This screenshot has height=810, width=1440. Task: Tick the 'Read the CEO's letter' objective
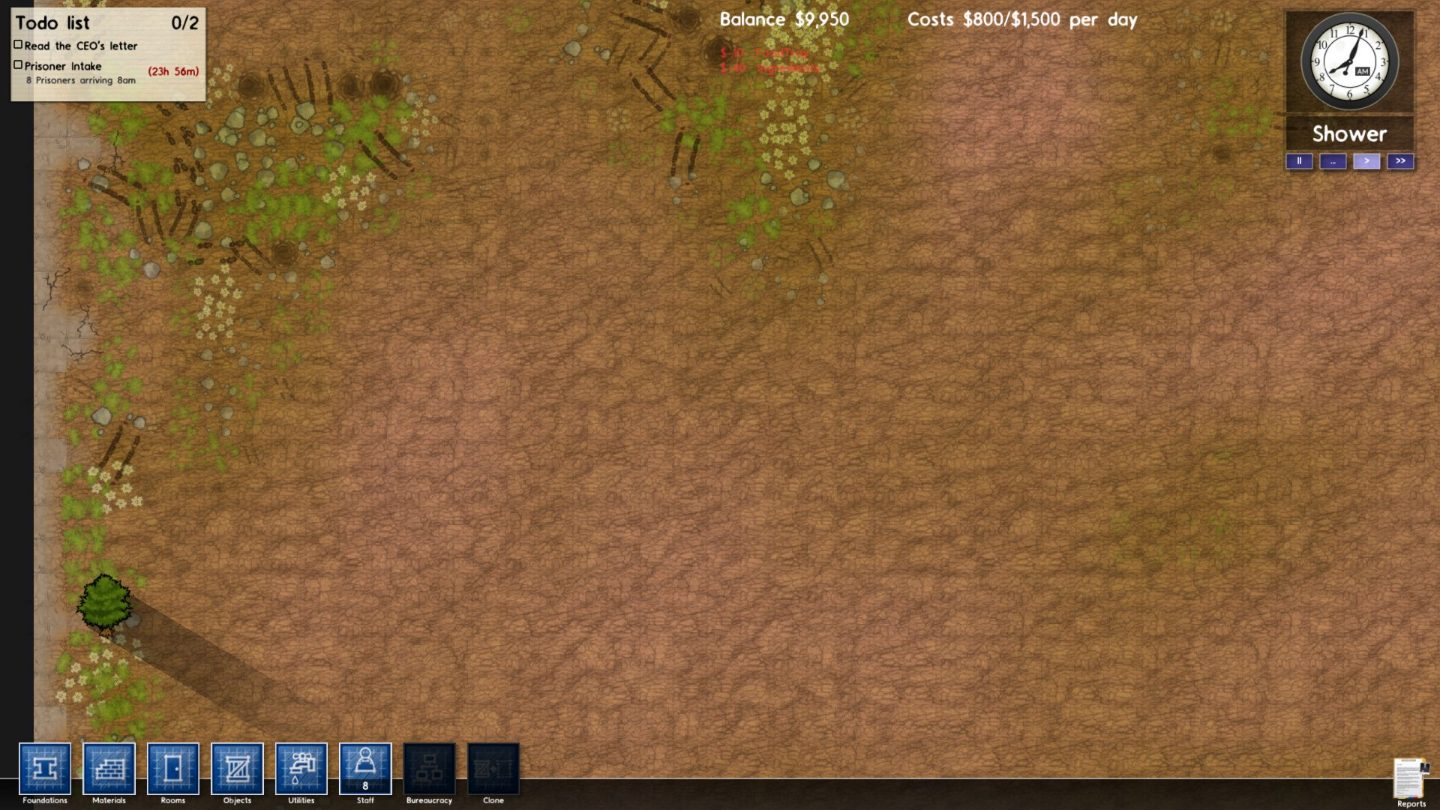18,45
